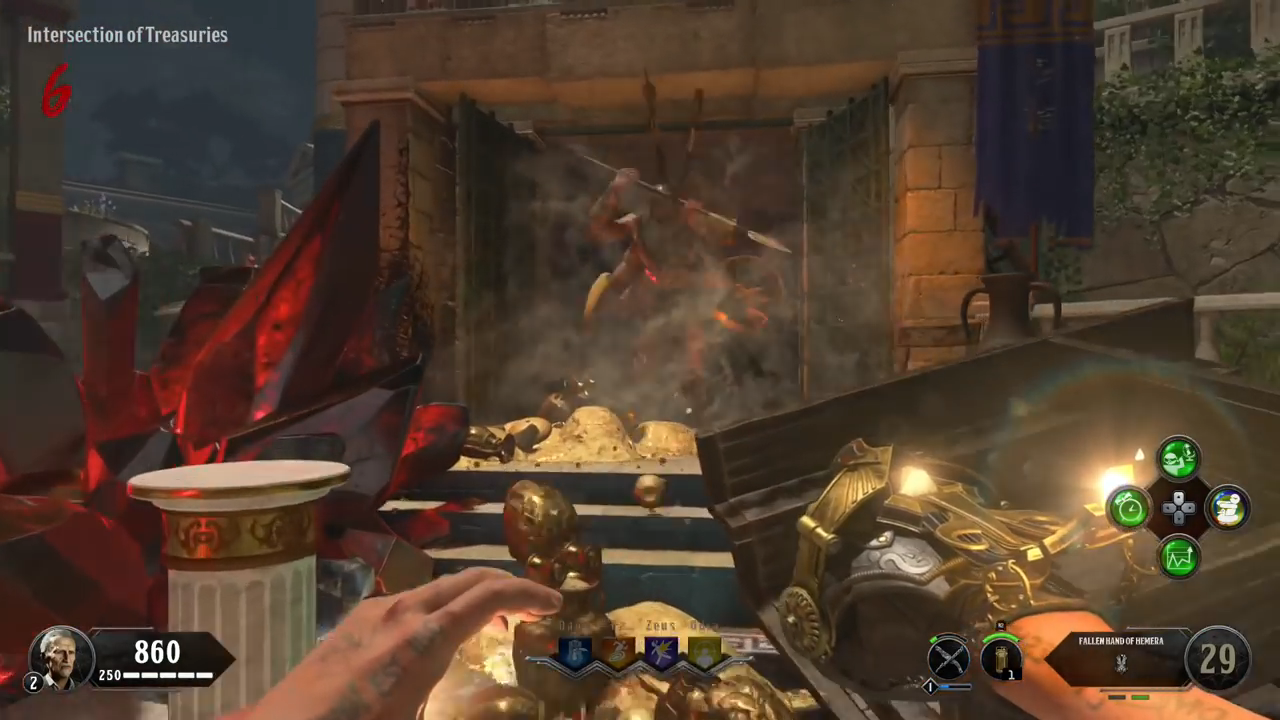Use the blue-rimmed elixir on the right
Image resolution: width=1280 pixels, height=720 pixels.
point(1227,508)
